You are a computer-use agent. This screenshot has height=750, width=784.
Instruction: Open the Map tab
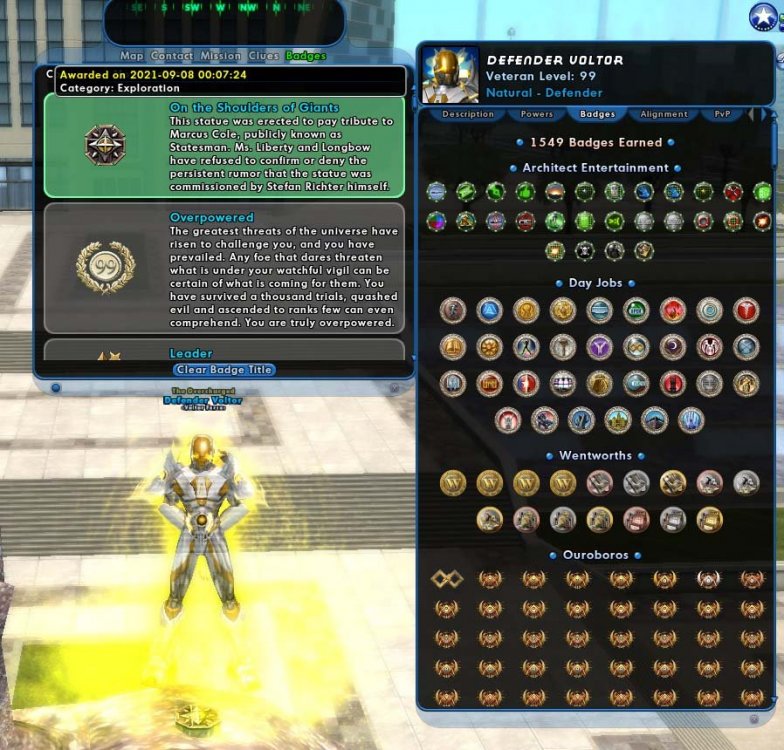(133, 56)
